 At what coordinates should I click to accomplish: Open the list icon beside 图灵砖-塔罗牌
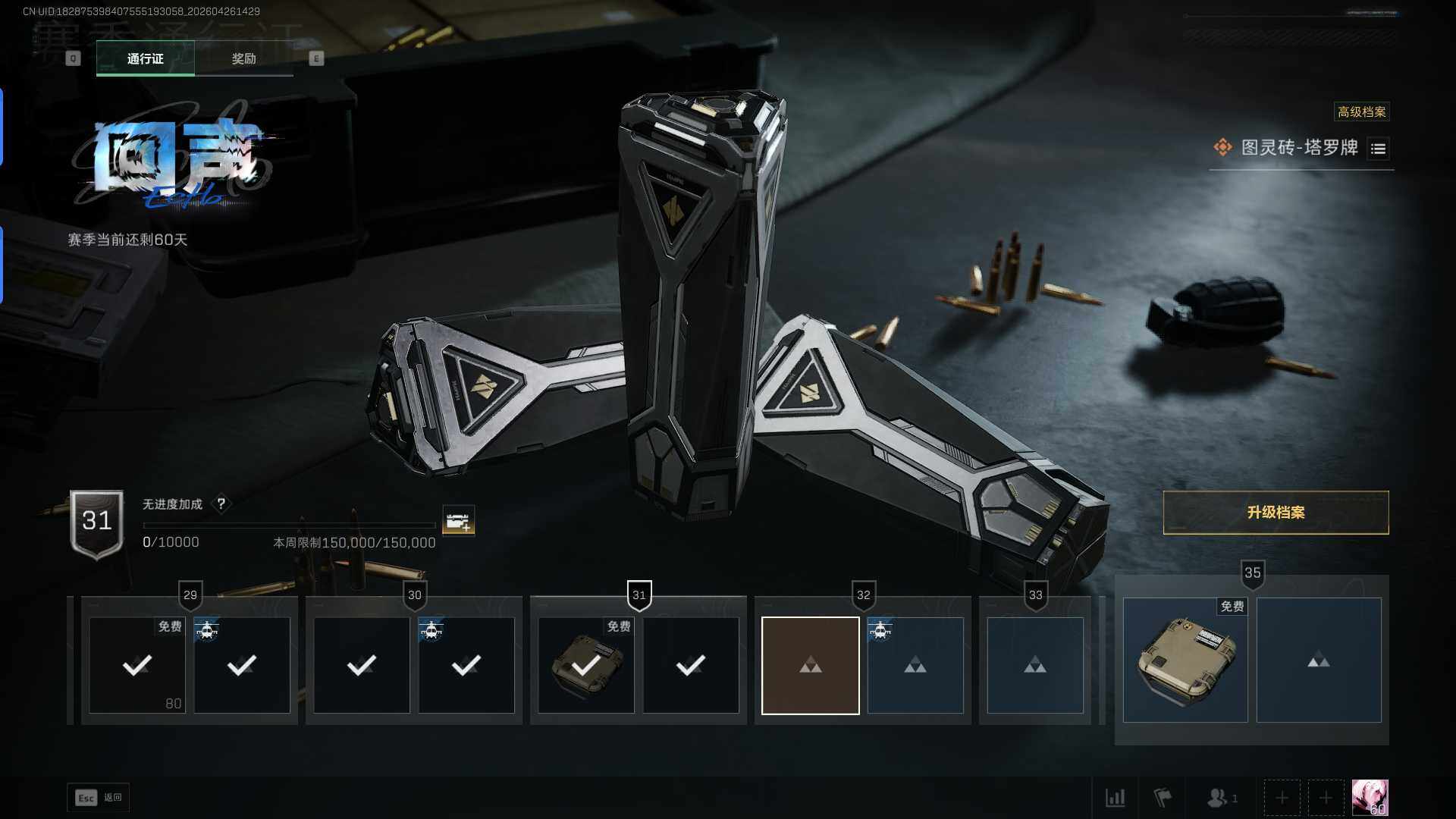(x=1378, y=149)
